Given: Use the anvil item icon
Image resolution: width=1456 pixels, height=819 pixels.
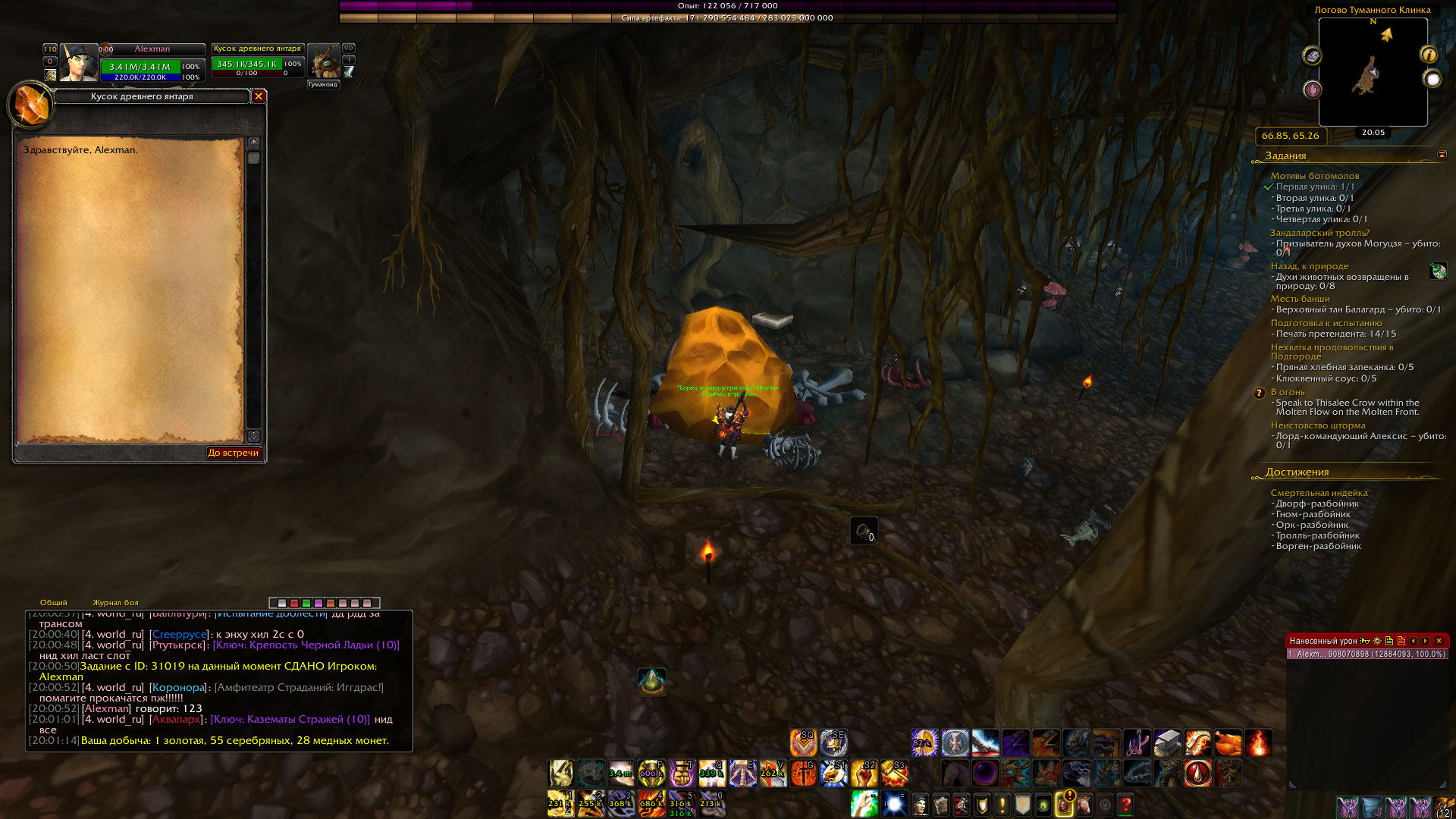Looking at the screenshot, I should pyautogui.click(x=1167, y=743).
